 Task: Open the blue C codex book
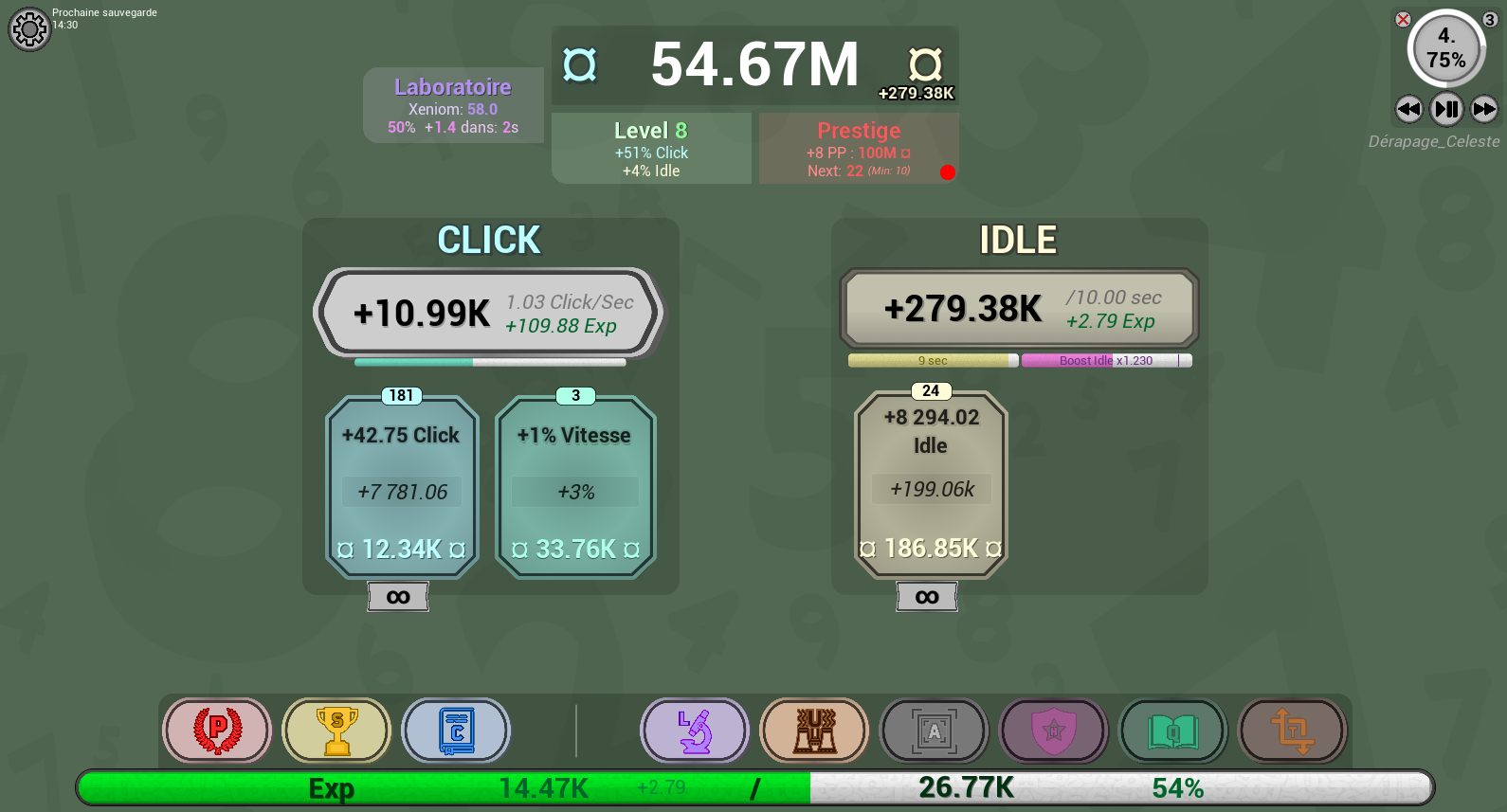457,731
